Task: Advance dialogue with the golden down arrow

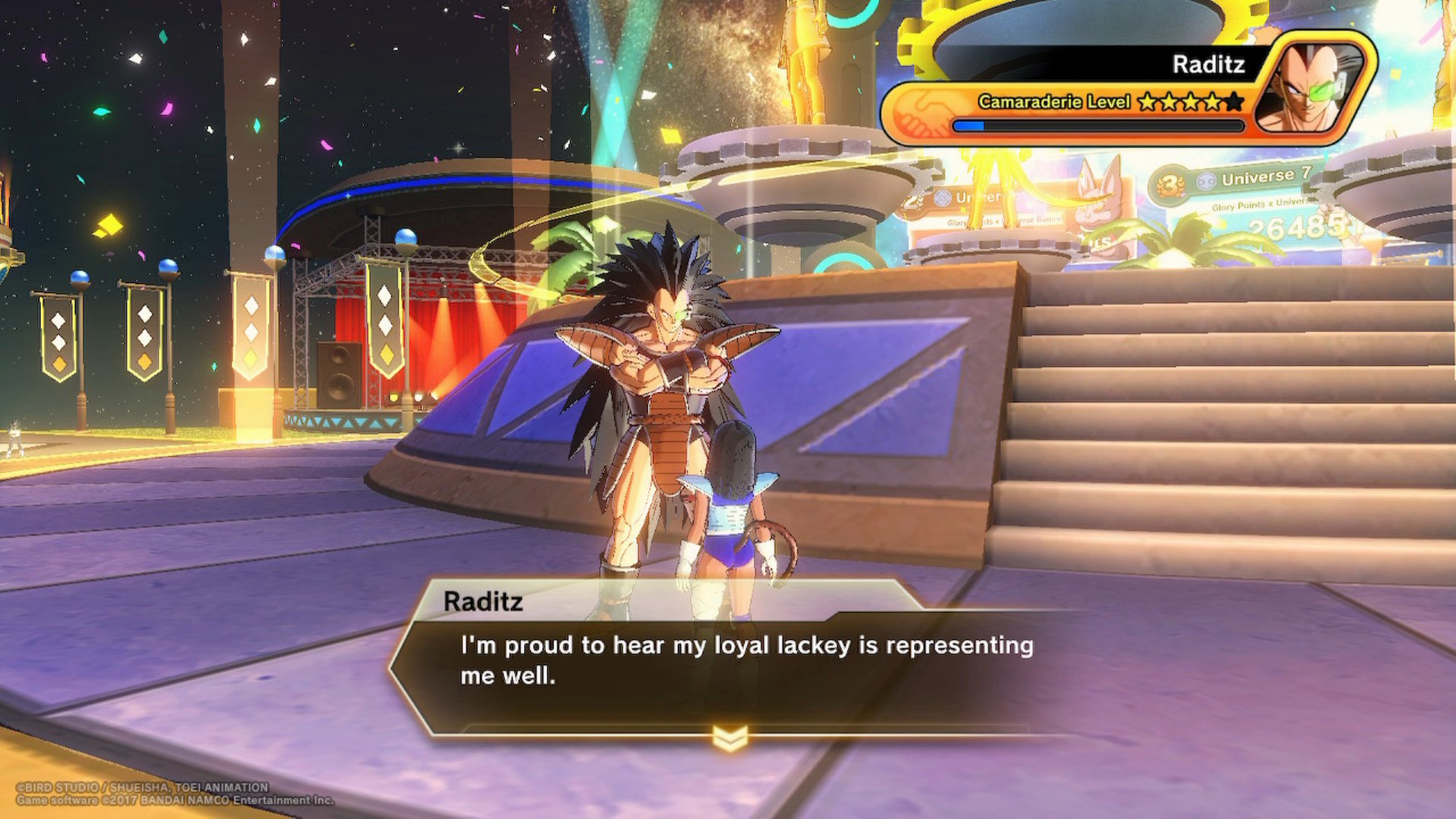Action: (x=730, y=736)
